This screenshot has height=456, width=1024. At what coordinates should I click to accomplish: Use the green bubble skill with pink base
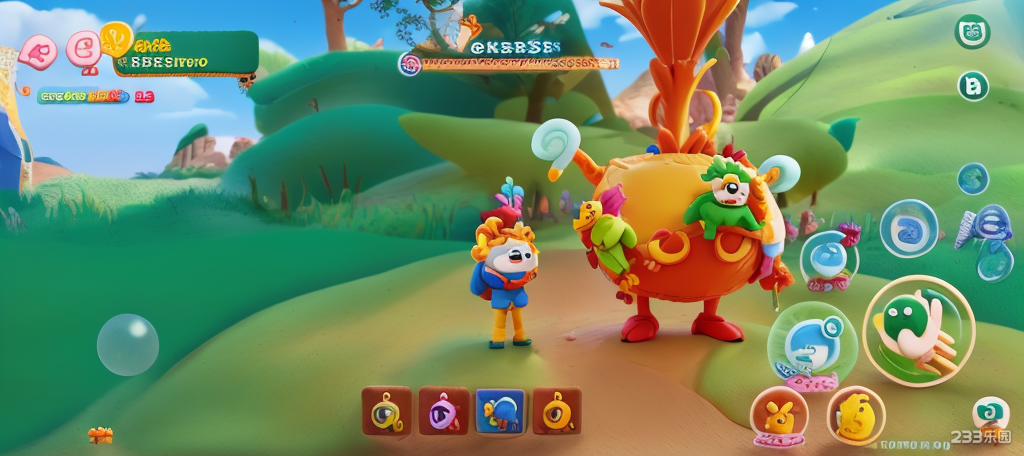811,345
